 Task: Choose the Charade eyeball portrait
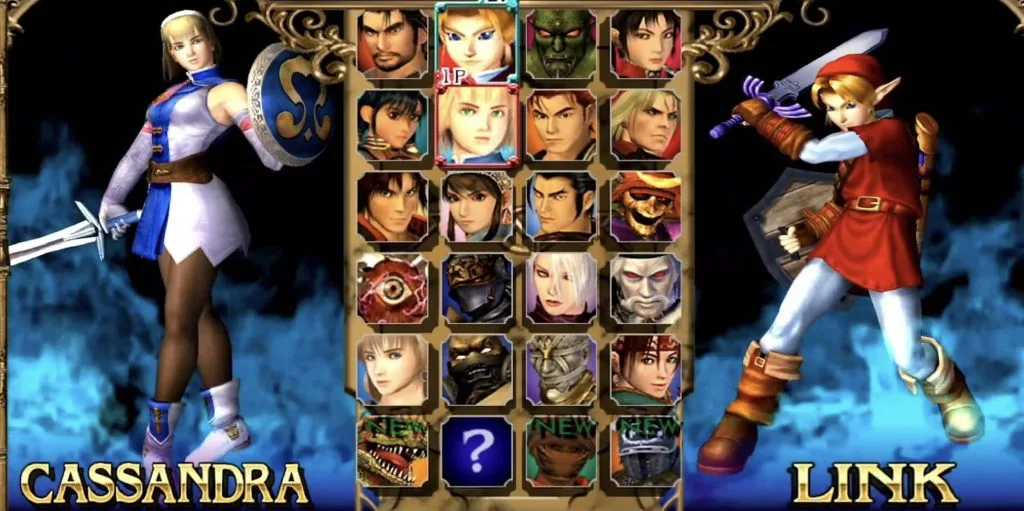coord(393,288)
